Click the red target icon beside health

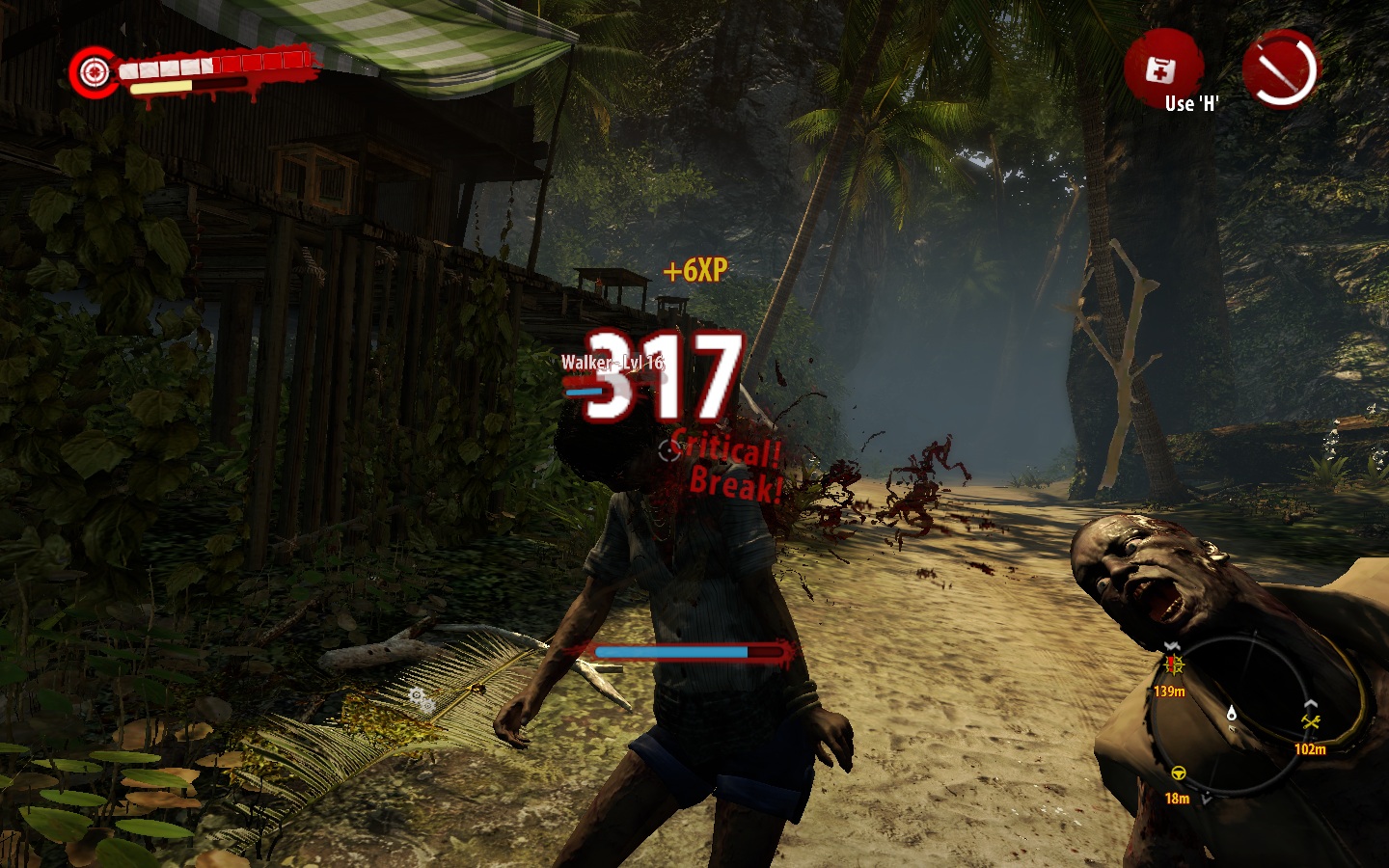click(x=94, y=70)
